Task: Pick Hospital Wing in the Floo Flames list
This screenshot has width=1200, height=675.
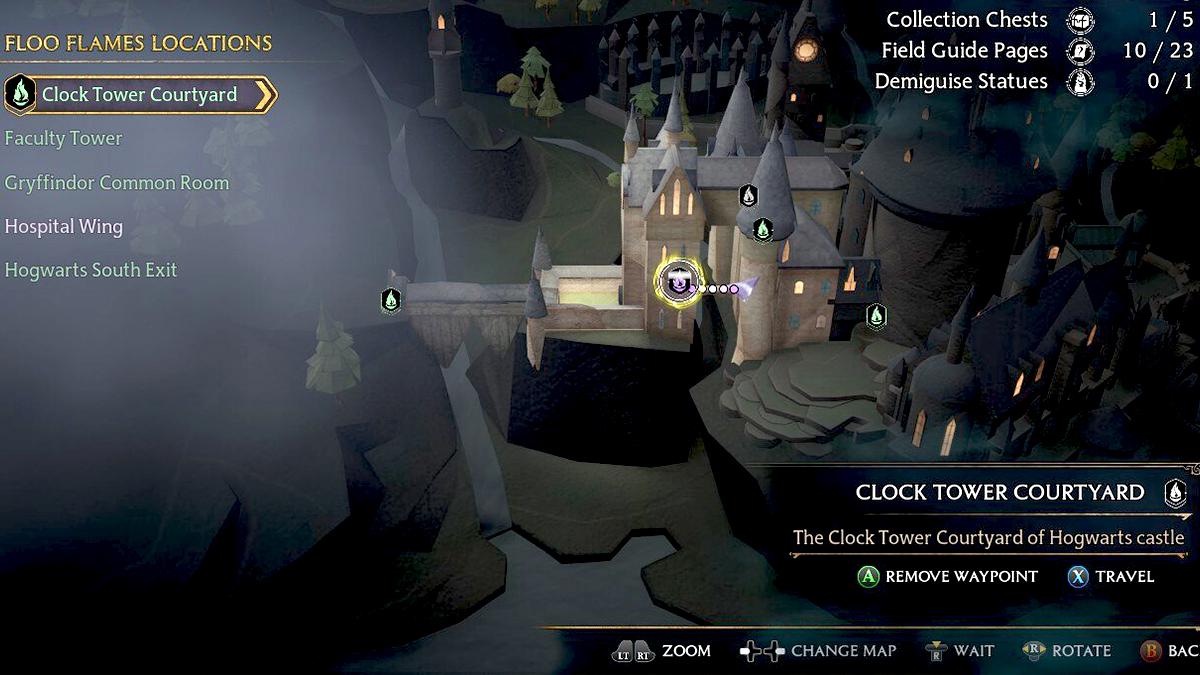Action: 63,227
